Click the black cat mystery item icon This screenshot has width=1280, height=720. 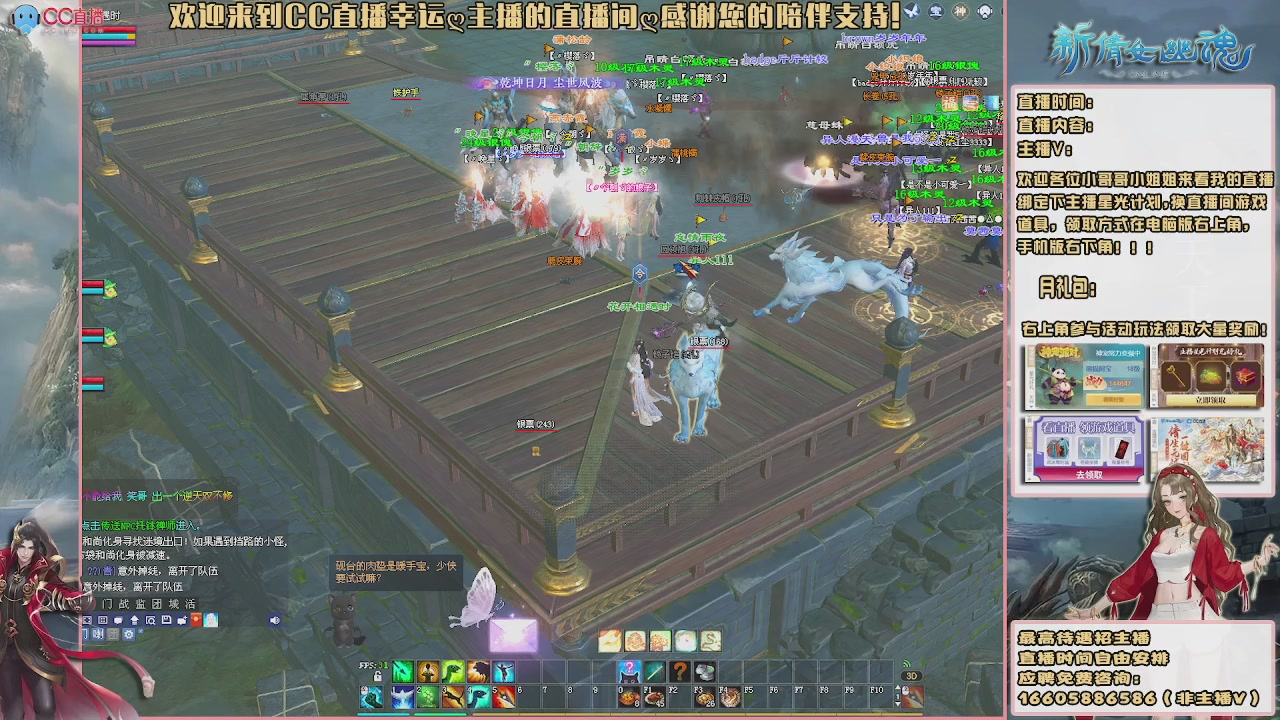629,671
